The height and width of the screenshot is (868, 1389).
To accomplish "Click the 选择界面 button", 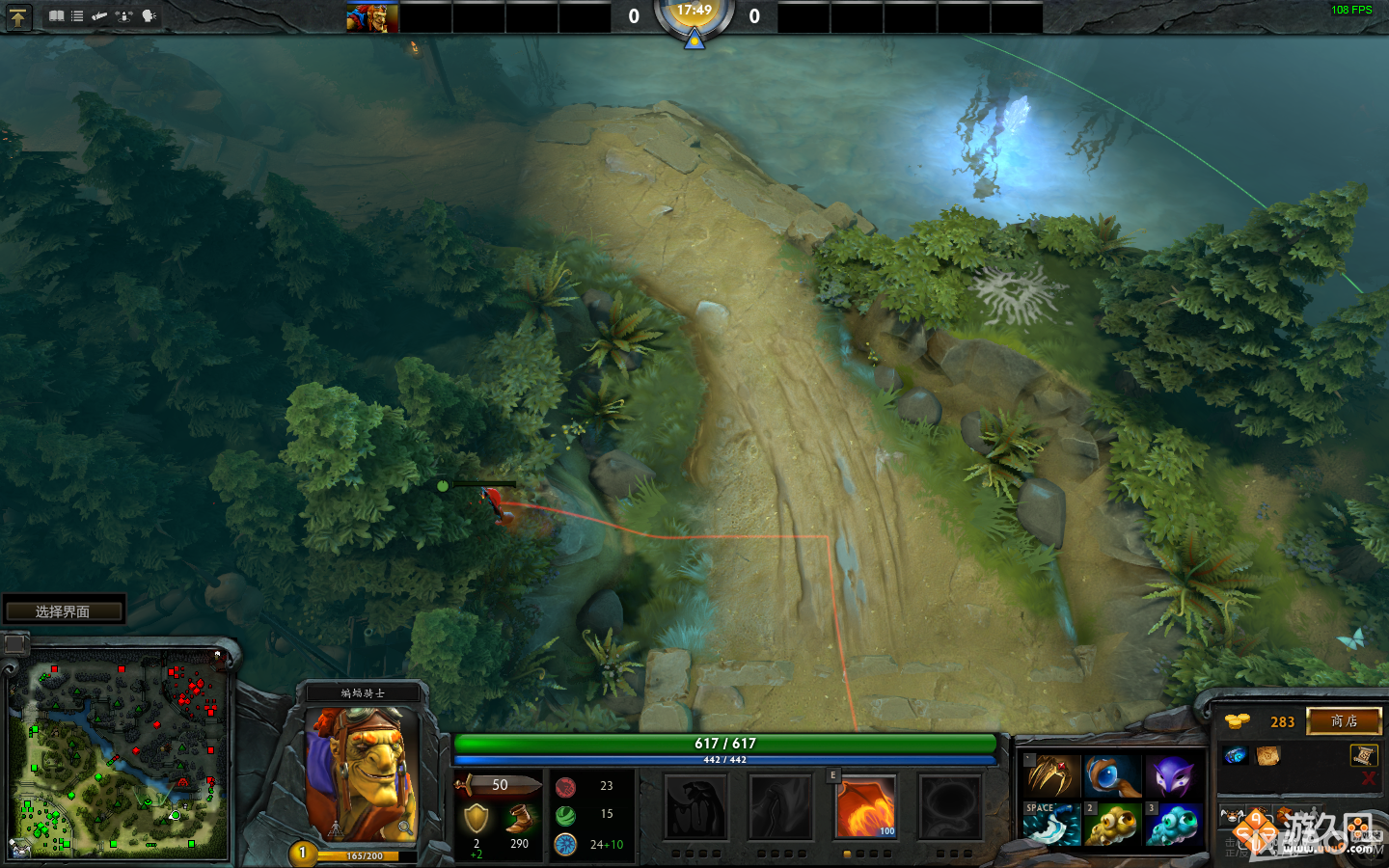I will click(x=63, y=609).
